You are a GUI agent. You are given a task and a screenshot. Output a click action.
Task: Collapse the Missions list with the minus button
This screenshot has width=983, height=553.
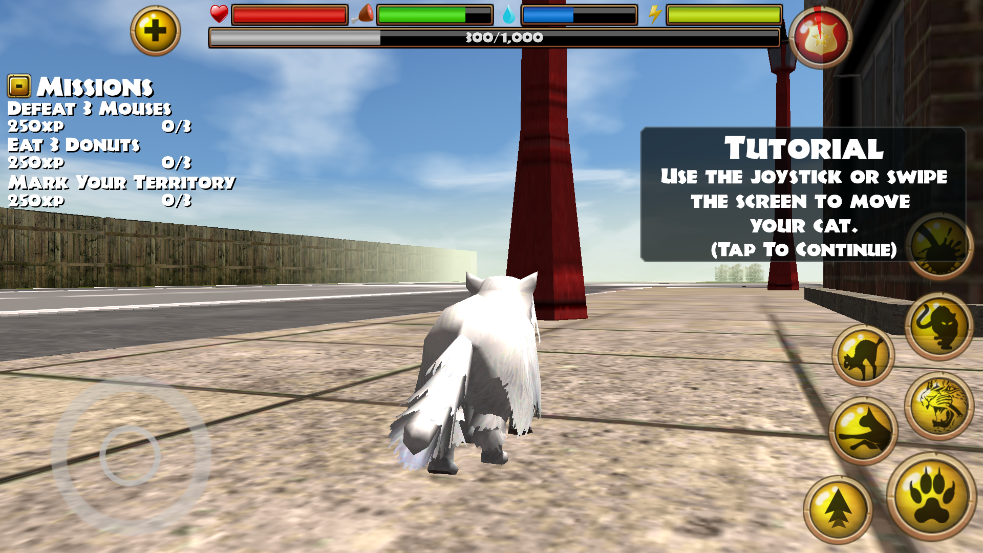click(19, 85)
